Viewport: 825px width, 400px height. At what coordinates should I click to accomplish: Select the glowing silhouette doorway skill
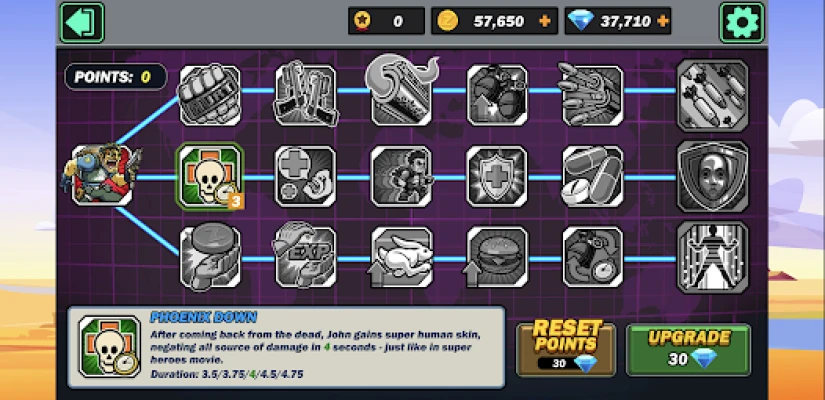tap(712, 257)
